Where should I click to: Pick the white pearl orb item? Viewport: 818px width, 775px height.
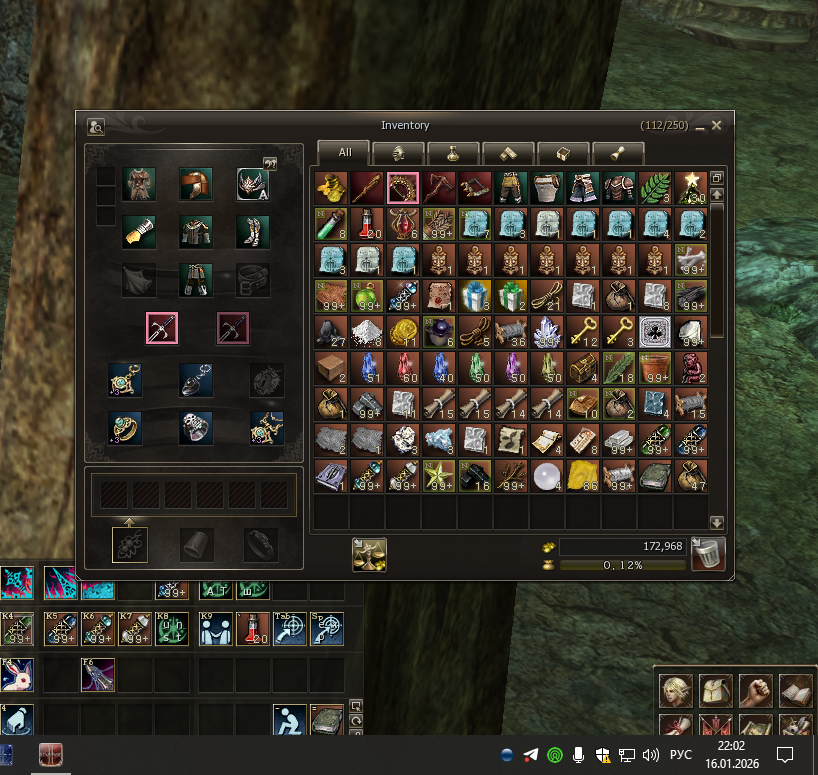click(547, 475)
